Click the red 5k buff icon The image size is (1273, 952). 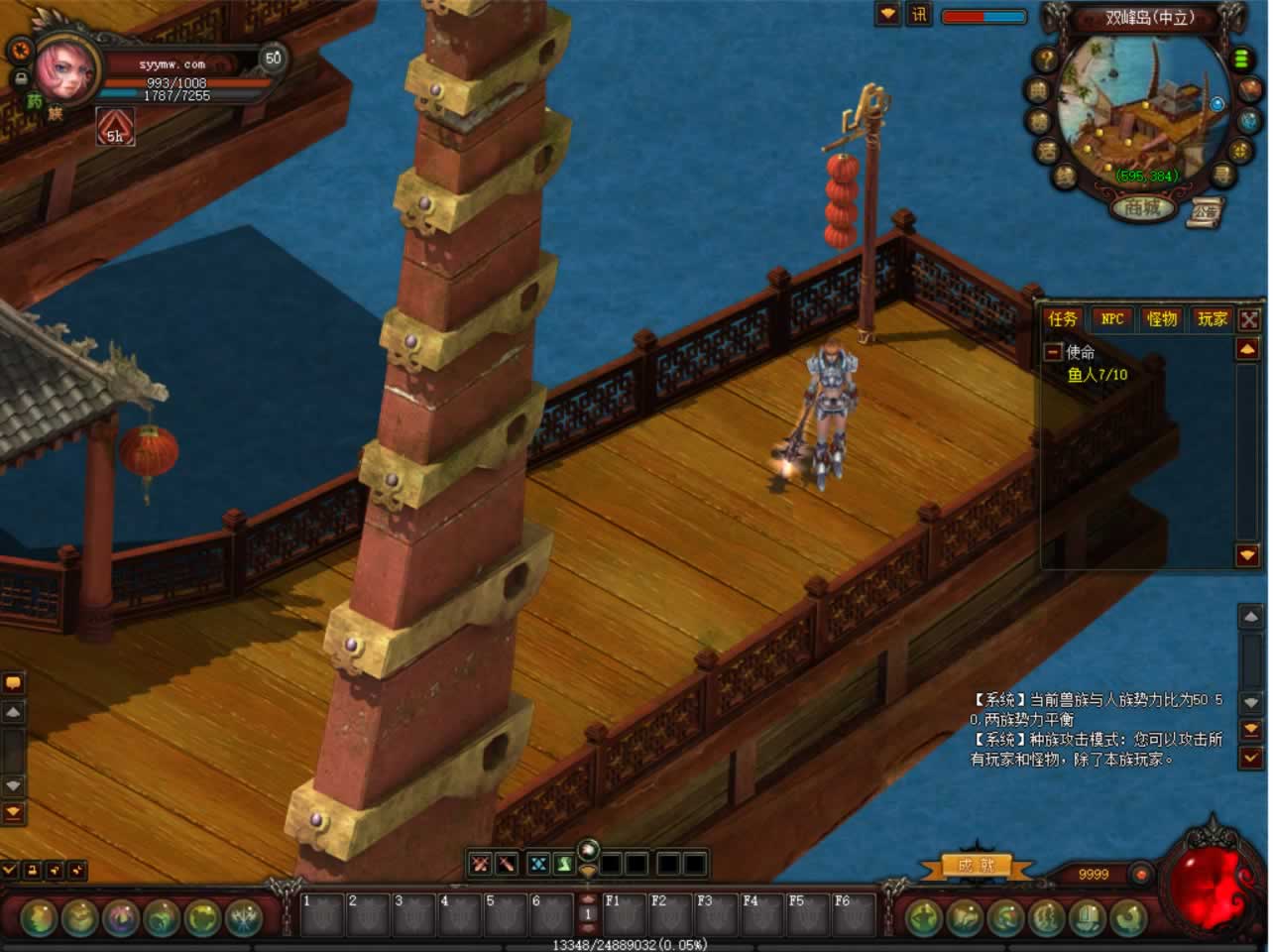tap(115, 128)
